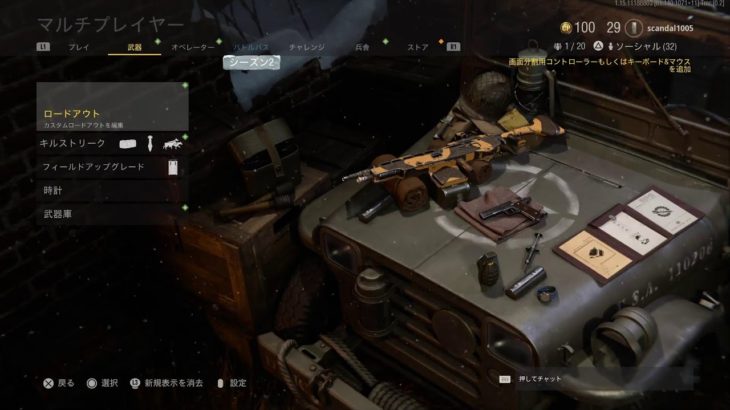Open the ストア tab
This screenshot has height=410, width=730.
pos(417,47)
